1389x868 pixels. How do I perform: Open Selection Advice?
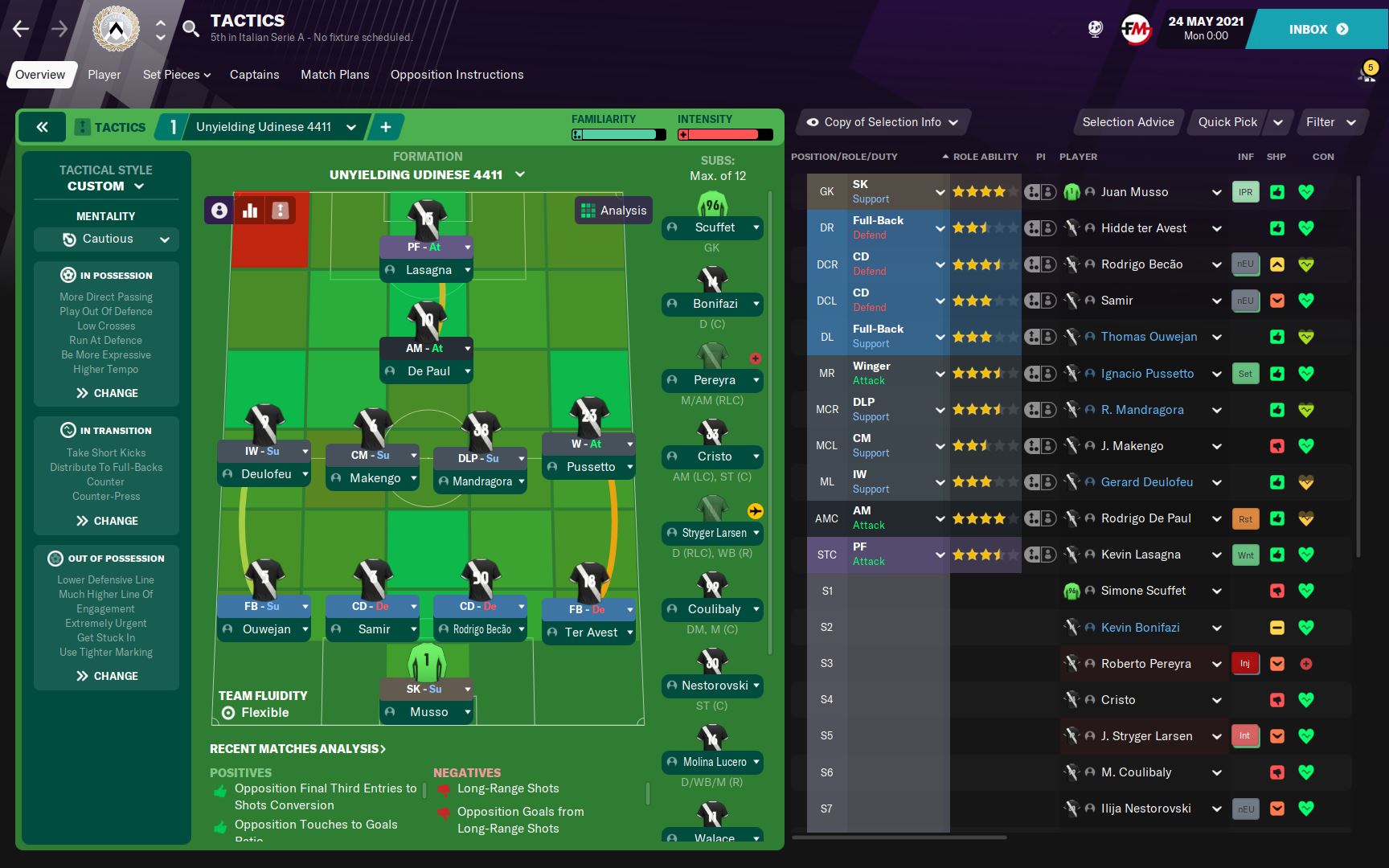click(1127, 122)
